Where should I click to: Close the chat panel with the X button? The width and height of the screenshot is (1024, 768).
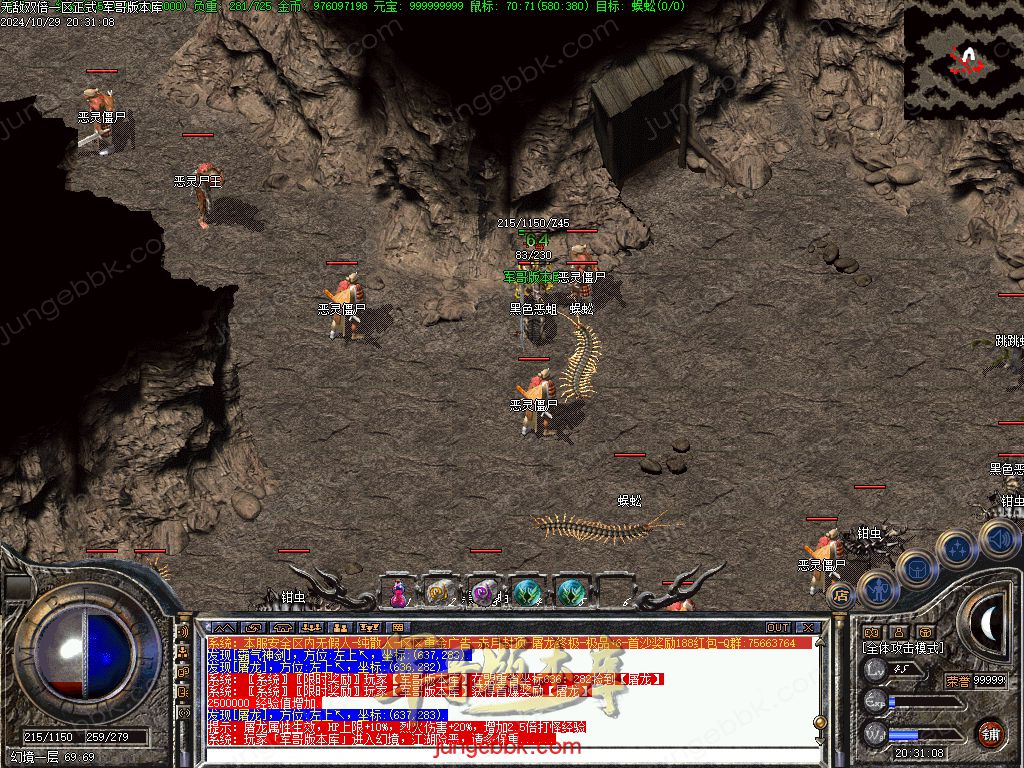coord(807,628)
